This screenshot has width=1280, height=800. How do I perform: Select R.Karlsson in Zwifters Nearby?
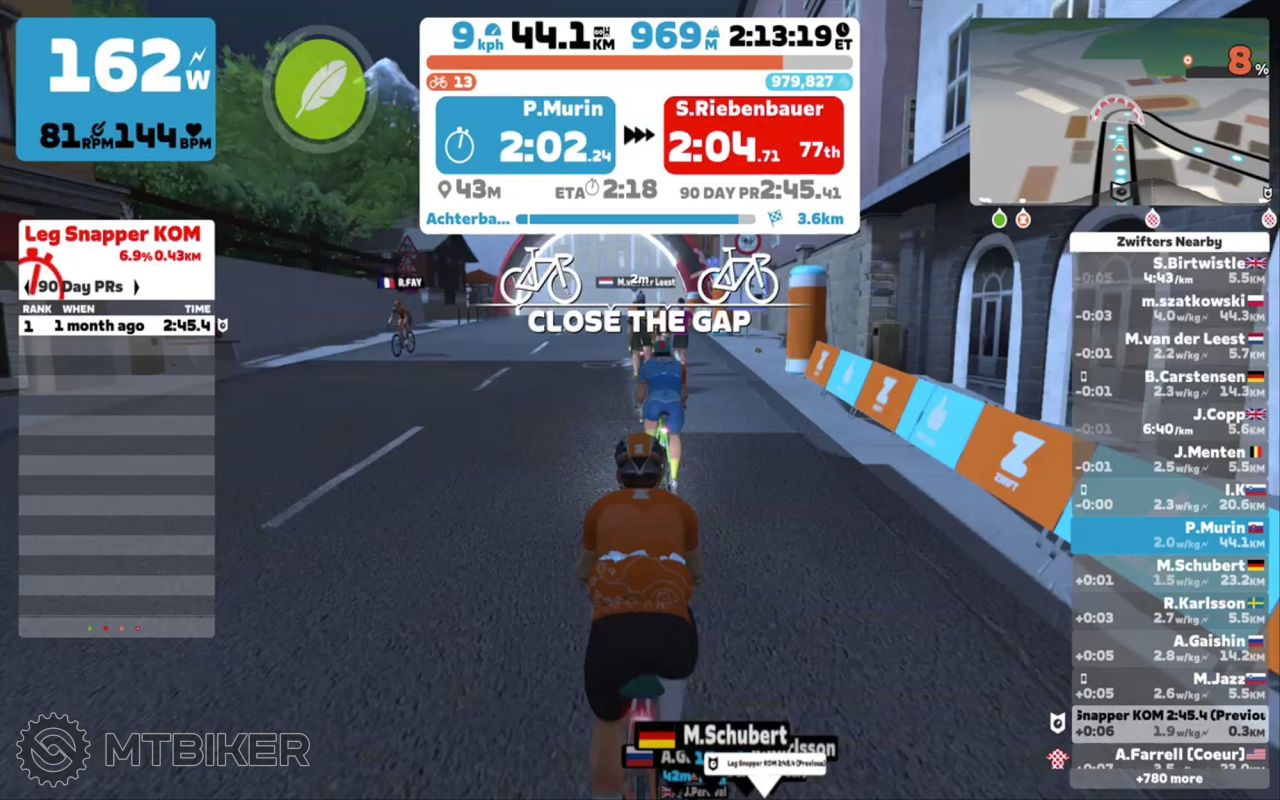pos(1169,610)
